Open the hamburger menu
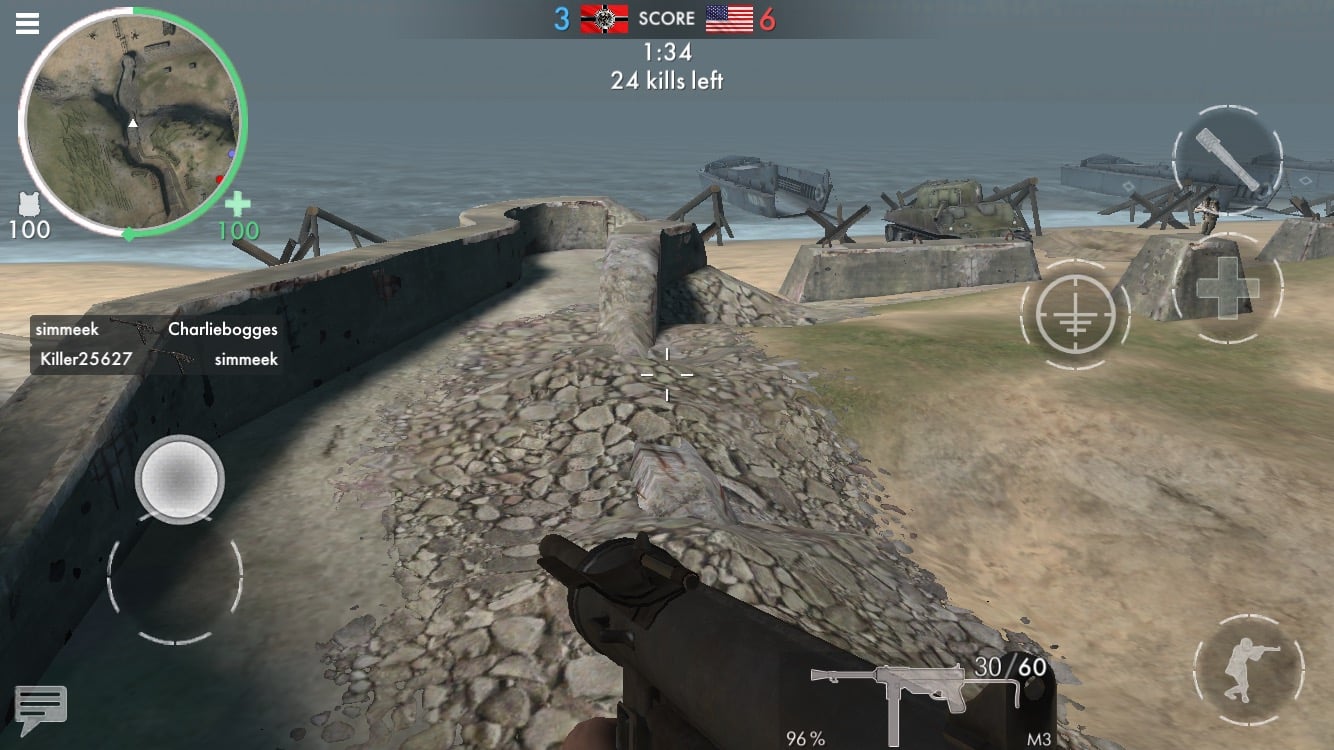Image resolution: width=1334 pixels, height=750 pixels. click(27, 23)
